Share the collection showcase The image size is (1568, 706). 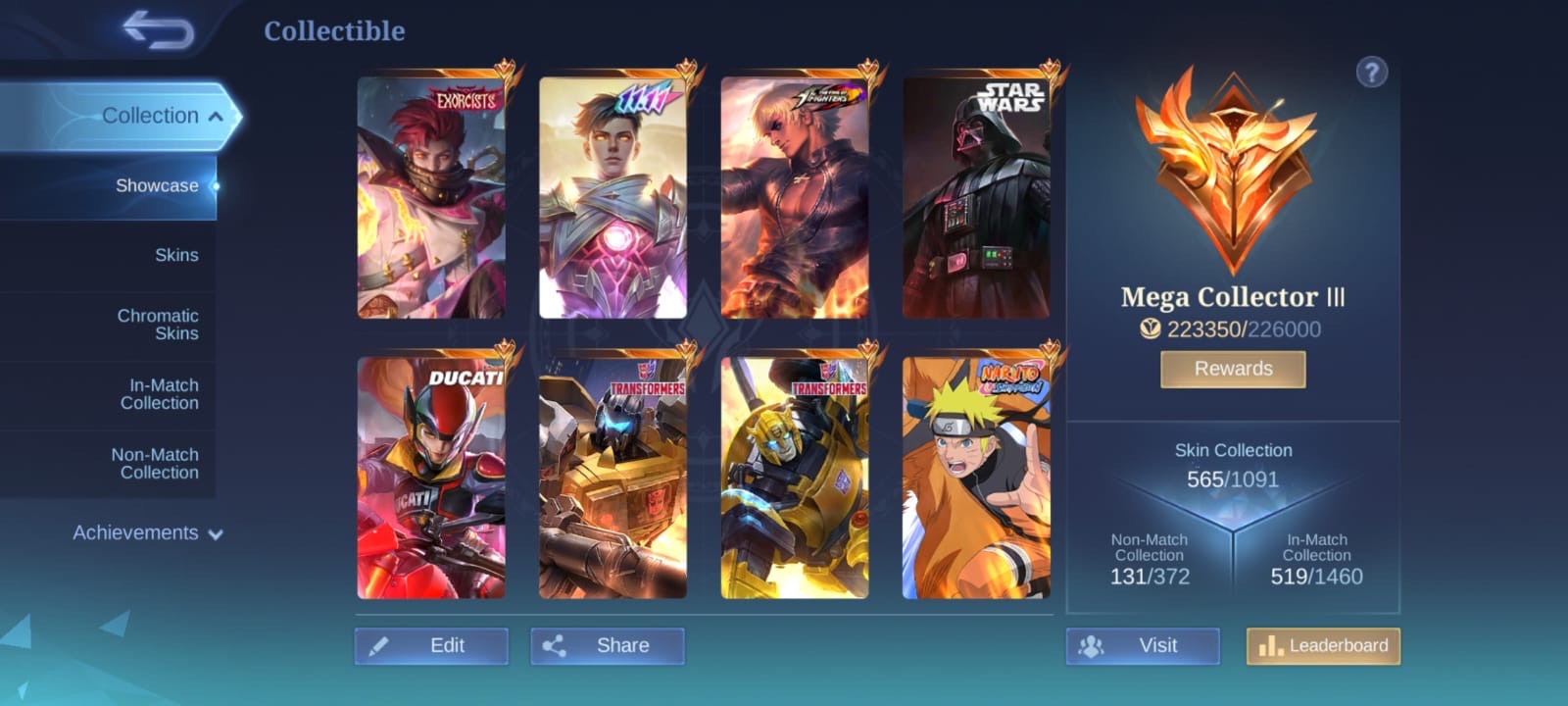[608, 645]
